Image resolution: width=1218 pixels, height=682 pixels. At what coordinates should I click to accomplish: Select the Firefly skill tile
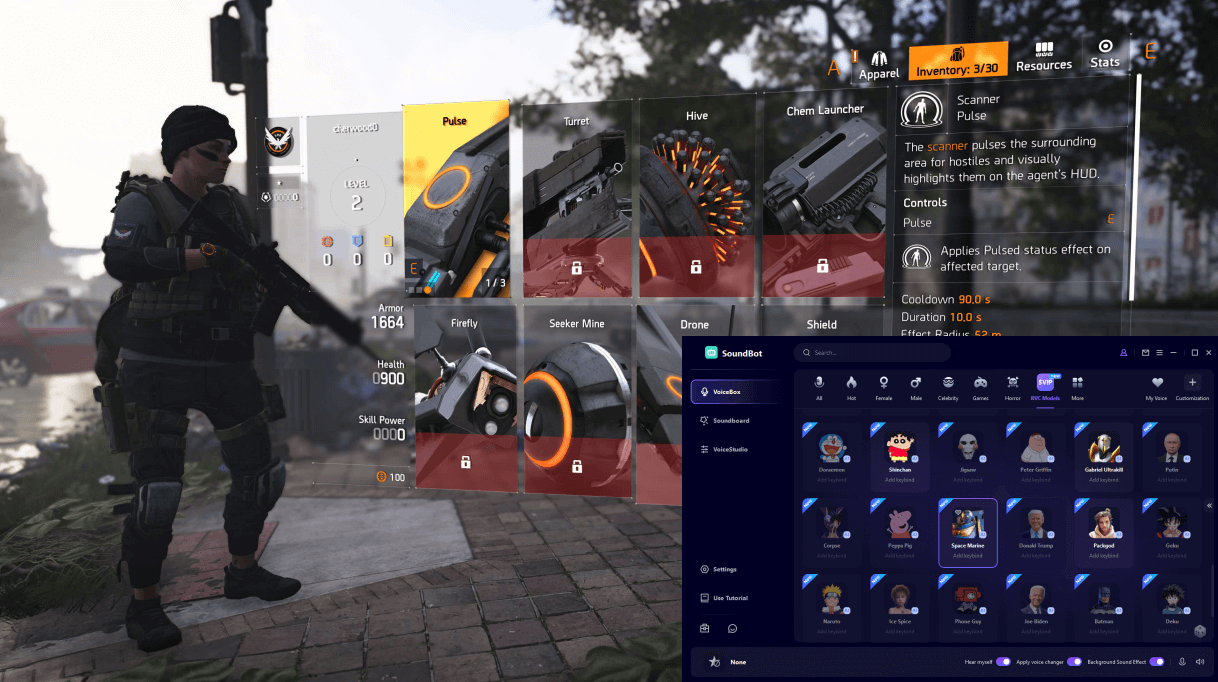point(465,400)
